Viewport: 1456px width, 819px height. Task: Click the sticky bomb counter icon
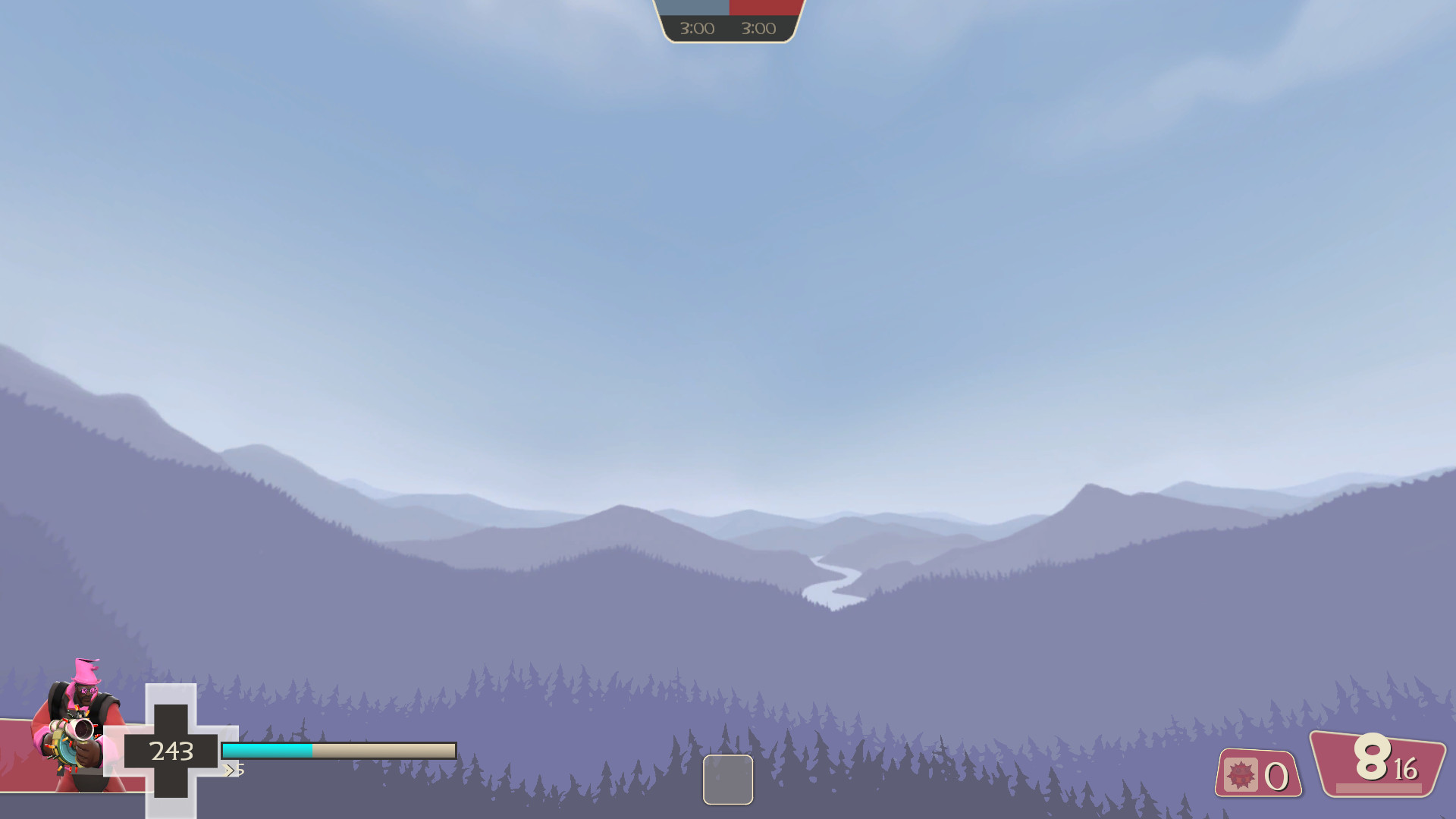coord(1241,775)
